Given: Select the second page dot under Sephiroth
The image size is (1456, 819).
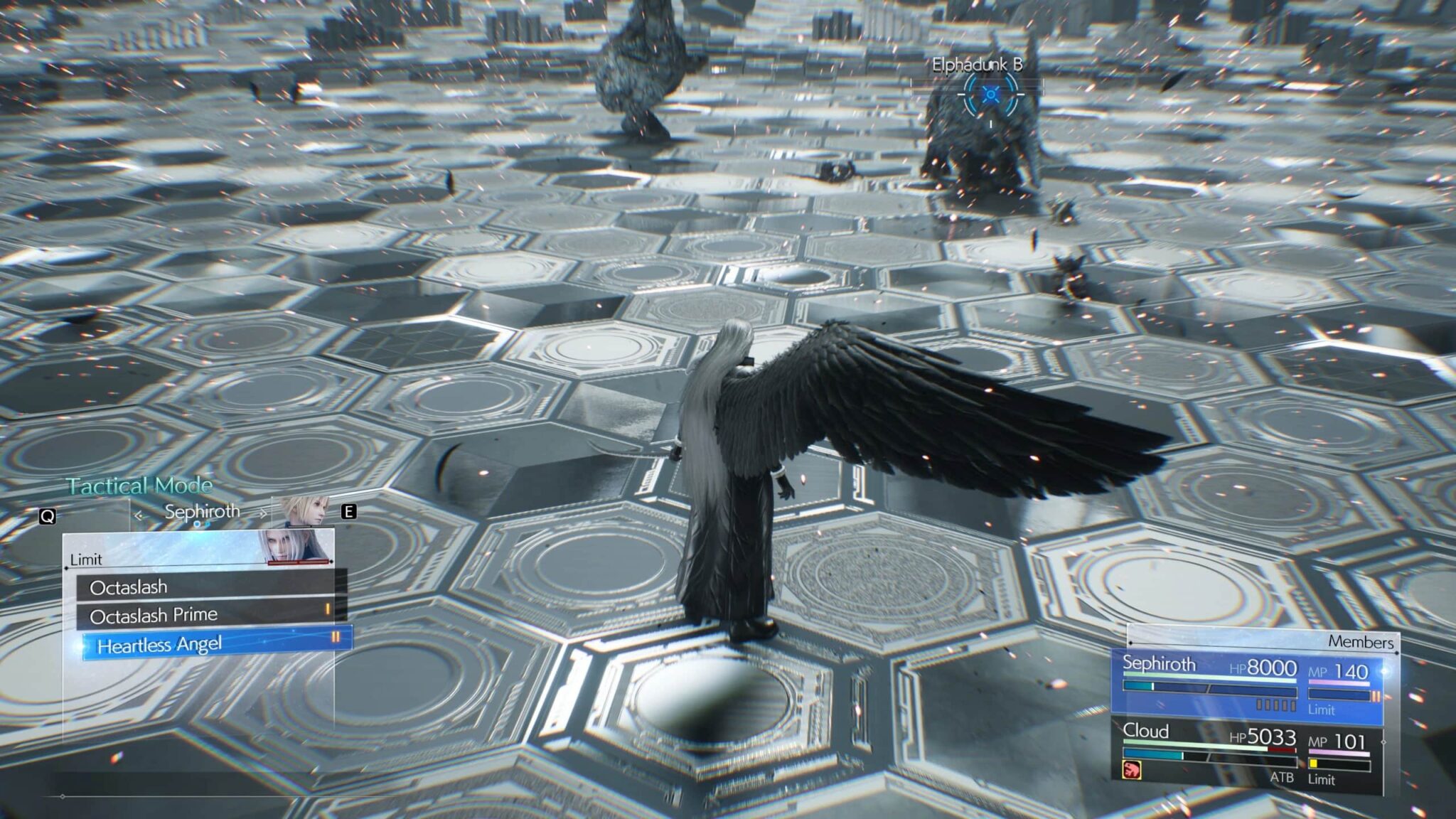Looking at the screenshot, I should point(206,525).
